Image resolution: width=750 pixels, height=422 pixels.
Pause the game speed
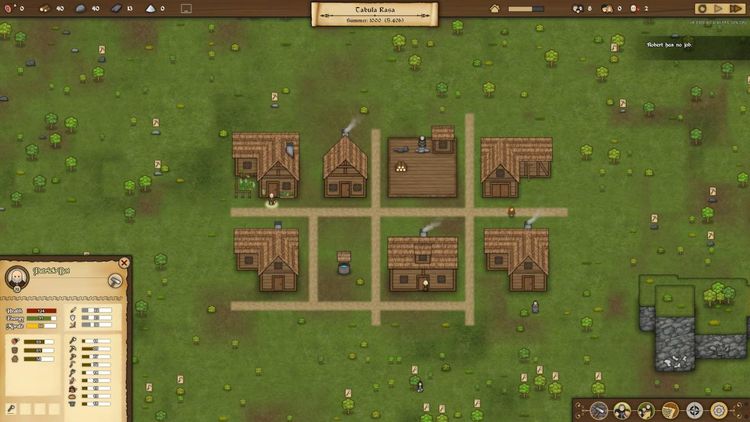coord(703,8)
